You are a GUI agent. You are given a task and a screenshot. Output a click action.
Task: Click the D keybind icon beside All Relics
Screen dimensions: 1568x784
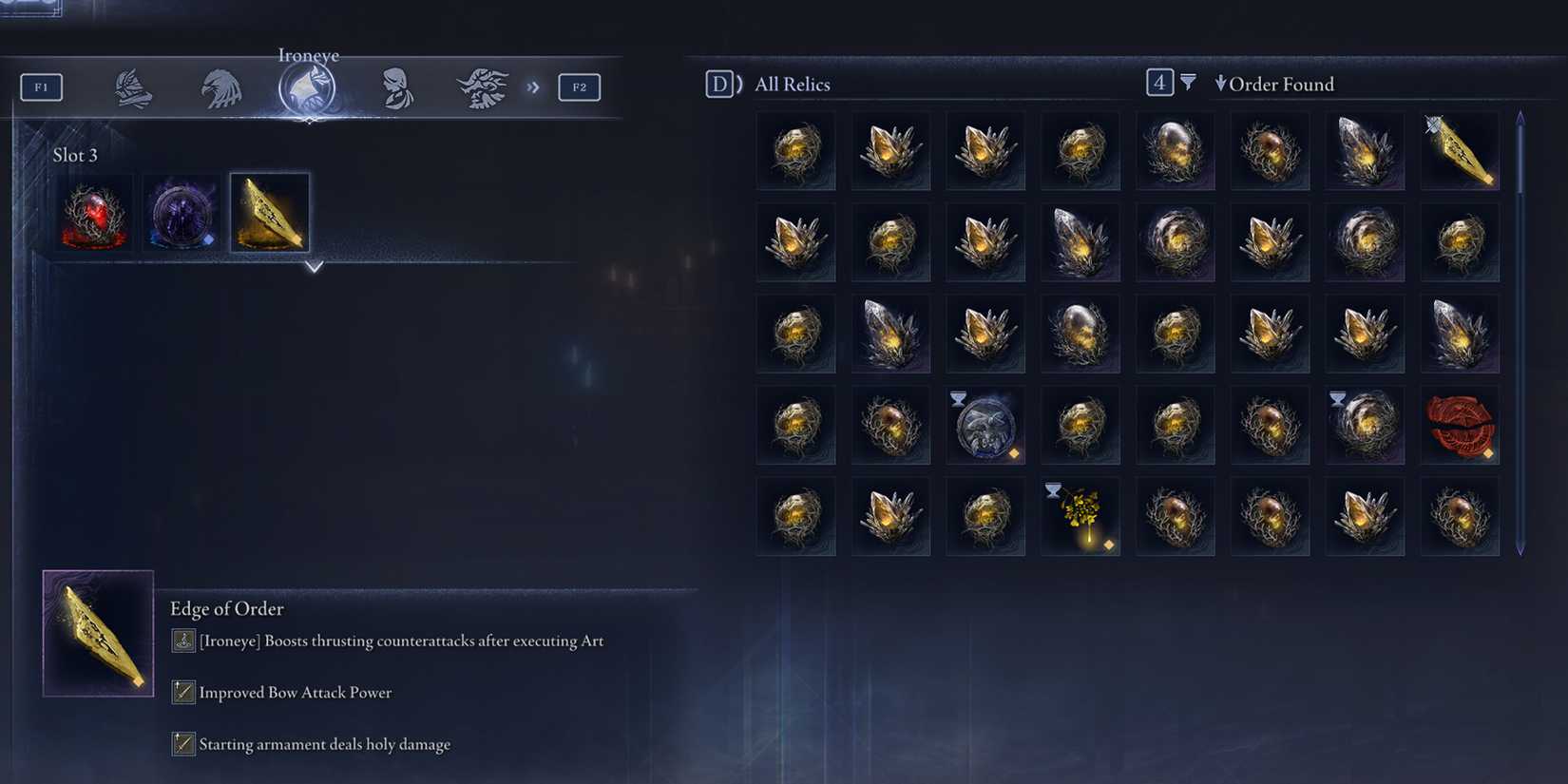pos(720,84)
